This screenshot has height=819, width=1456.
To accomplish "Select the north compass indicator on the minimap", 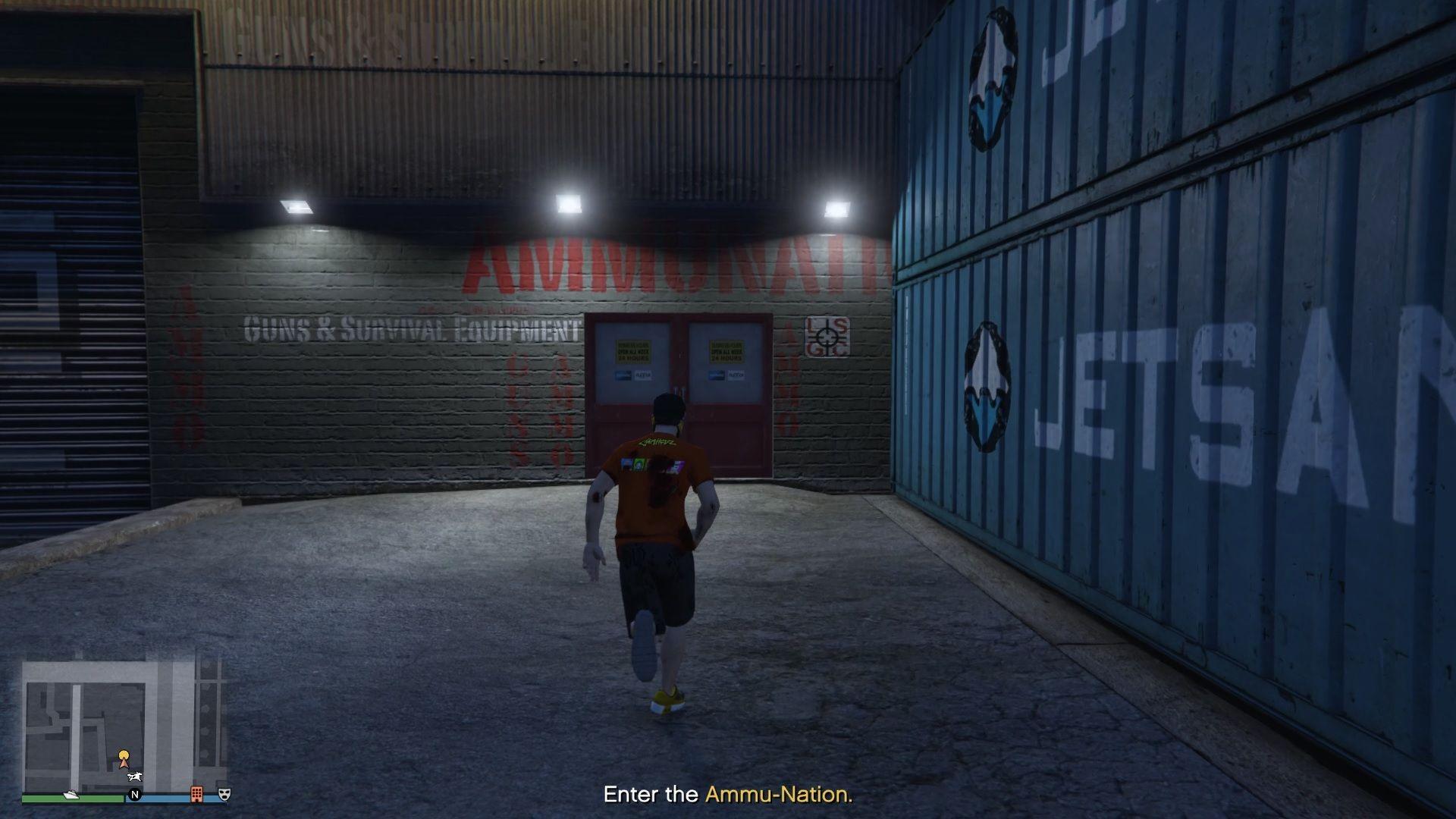I will point(136,795).
